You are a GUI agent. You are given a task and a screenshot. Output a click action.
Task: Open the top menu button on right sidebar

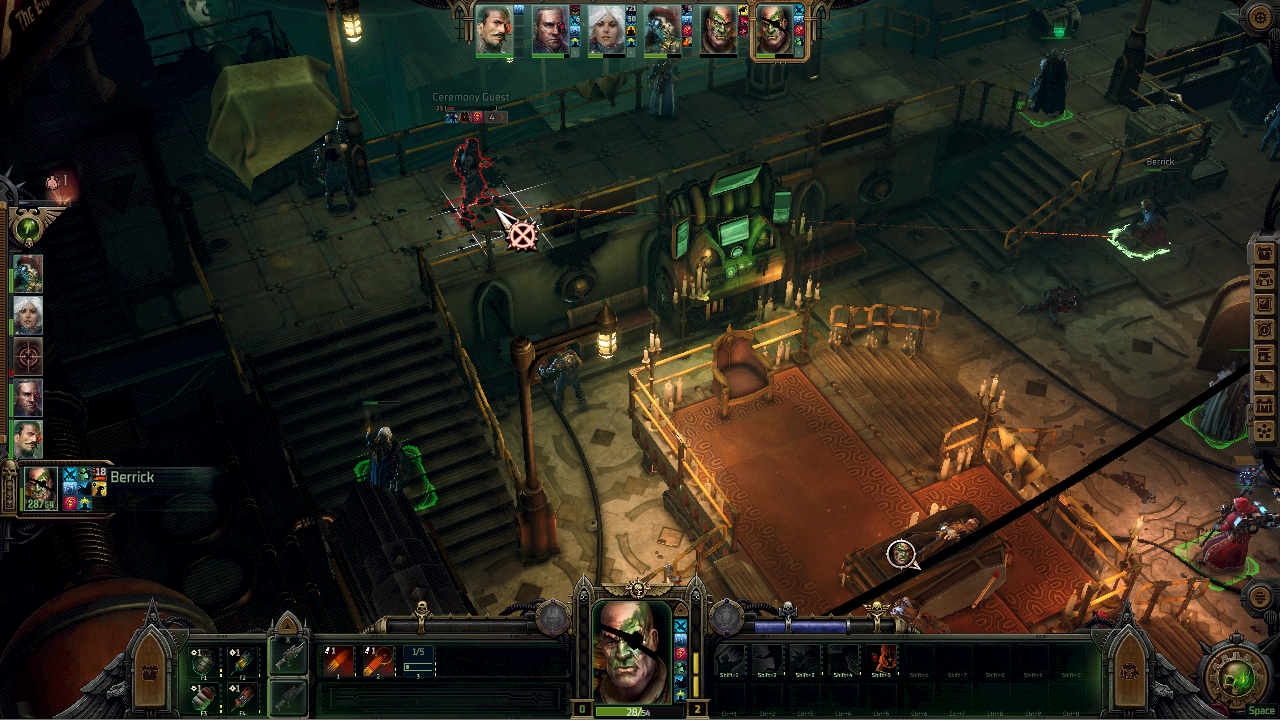(x=1264, y=253)
